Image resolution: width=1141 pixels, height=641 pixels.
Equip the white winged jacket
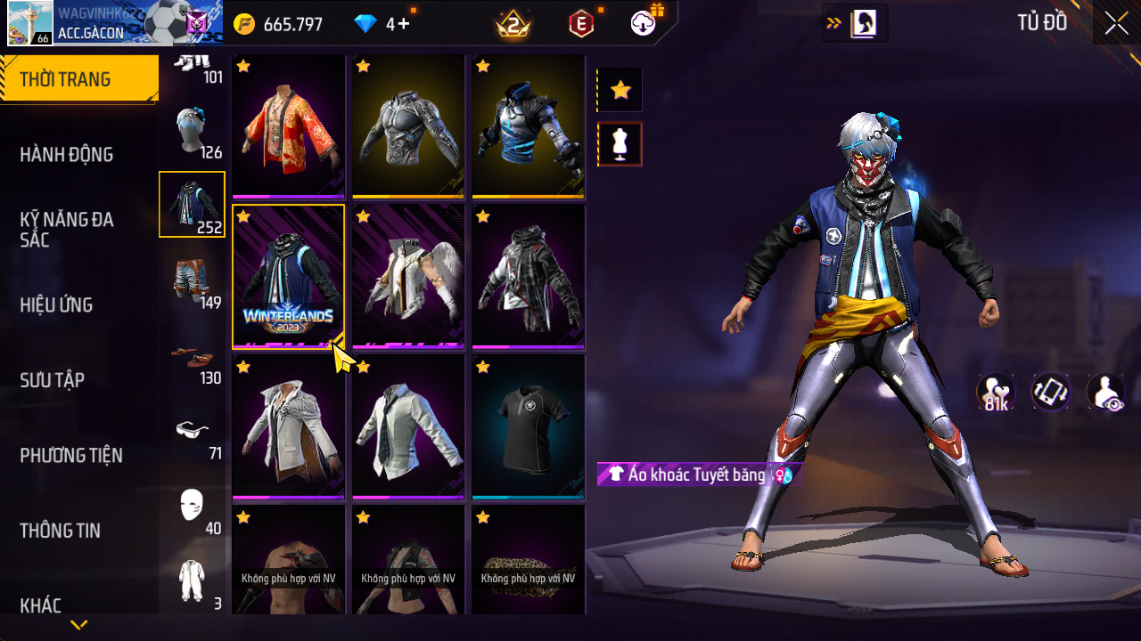pos(408,276)
